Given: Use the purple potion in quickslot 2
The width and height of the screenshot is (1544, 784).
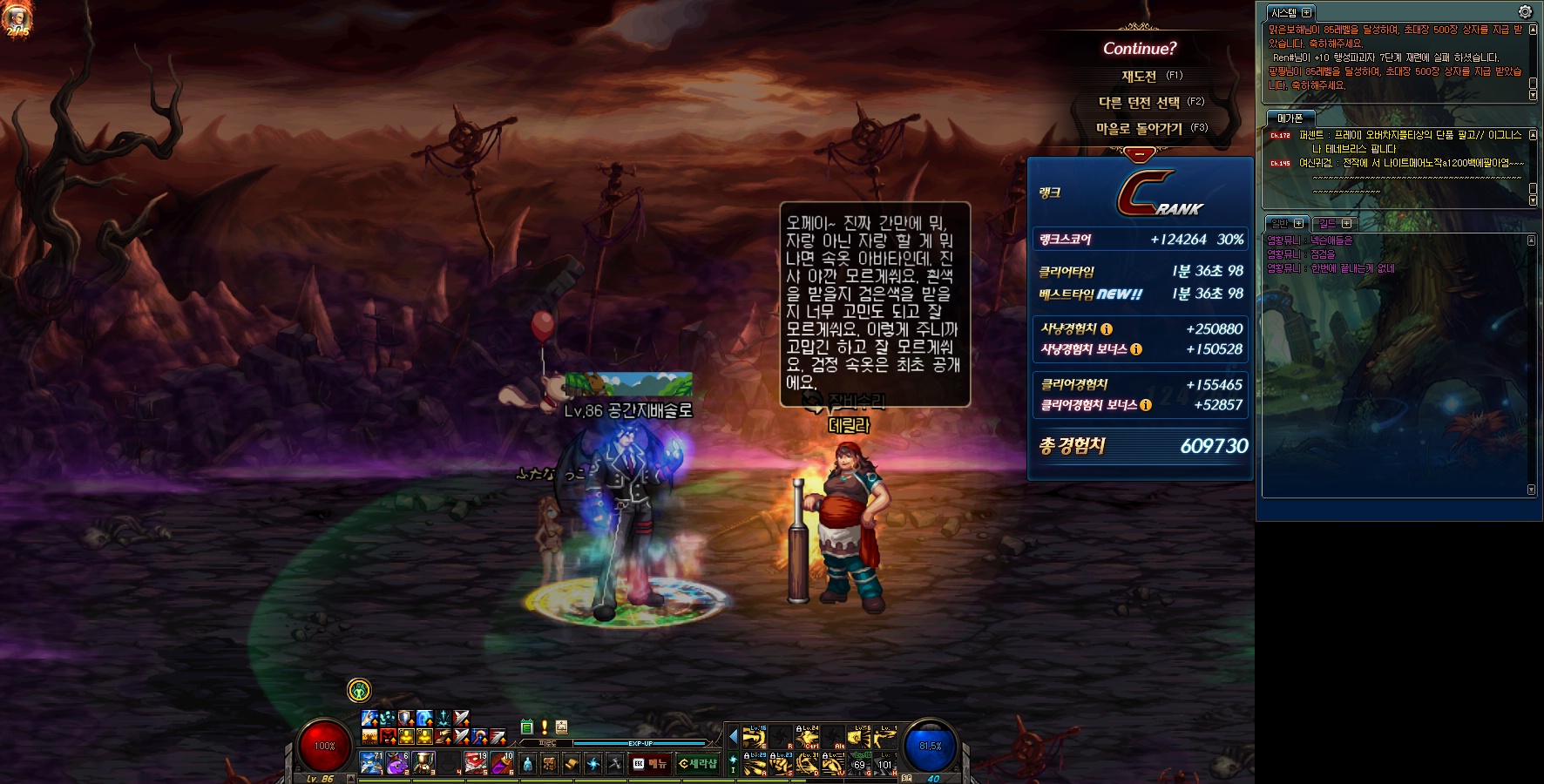Looking at the screenshot, I should pyautogui.click(x=397, y=763).
